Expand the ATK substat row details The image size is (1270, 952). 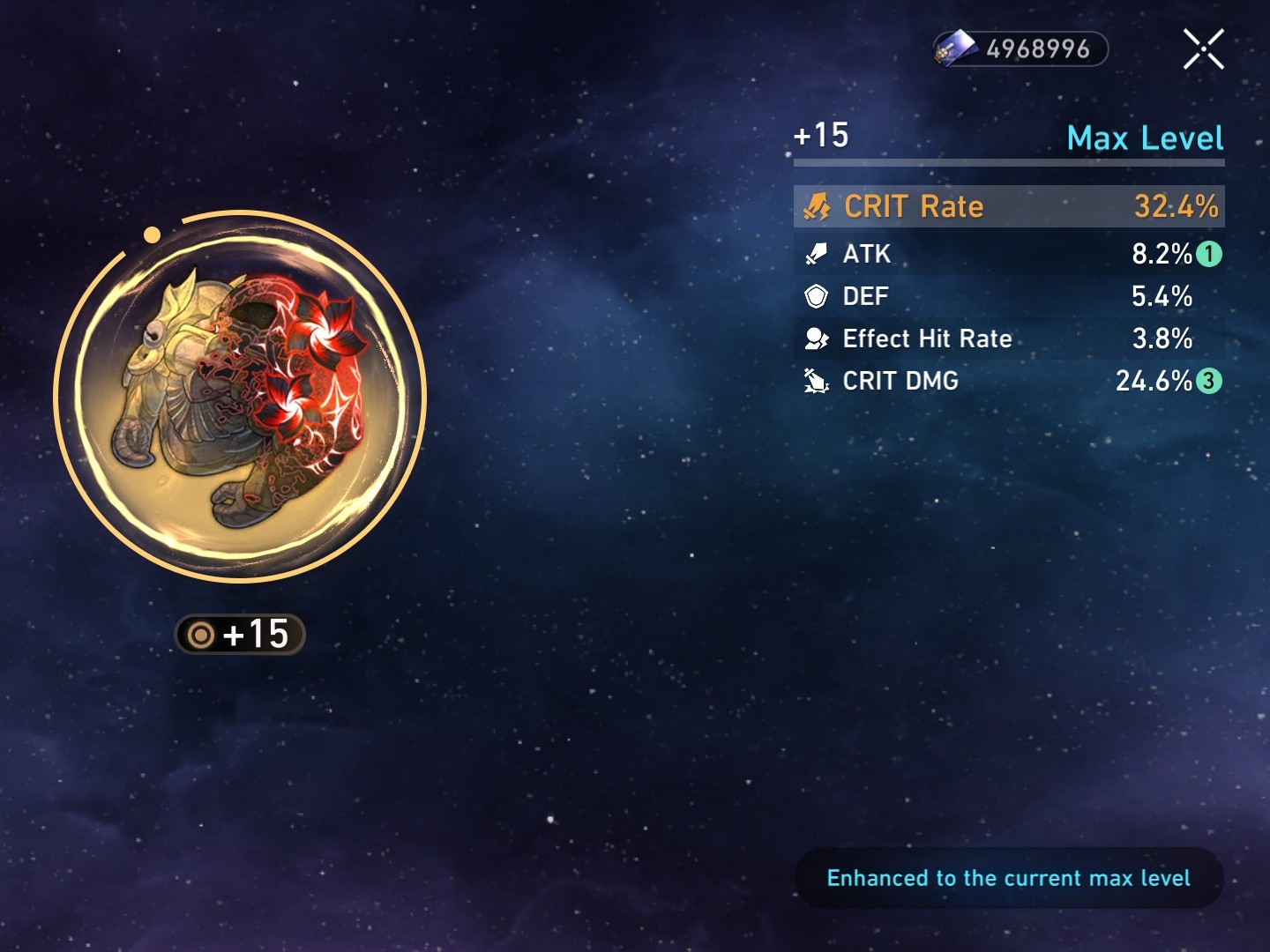[x=1009, y=254]
